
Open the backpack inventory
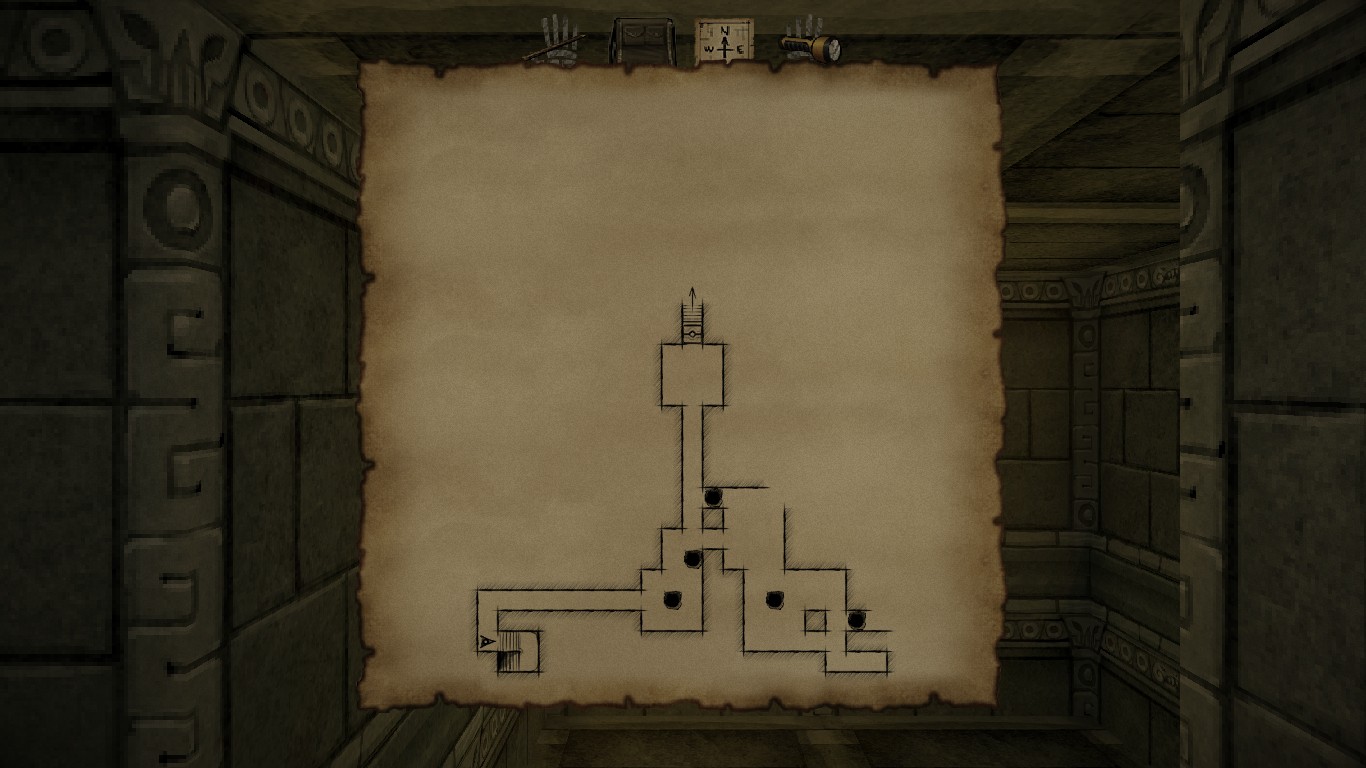click(x=642, y=42)
